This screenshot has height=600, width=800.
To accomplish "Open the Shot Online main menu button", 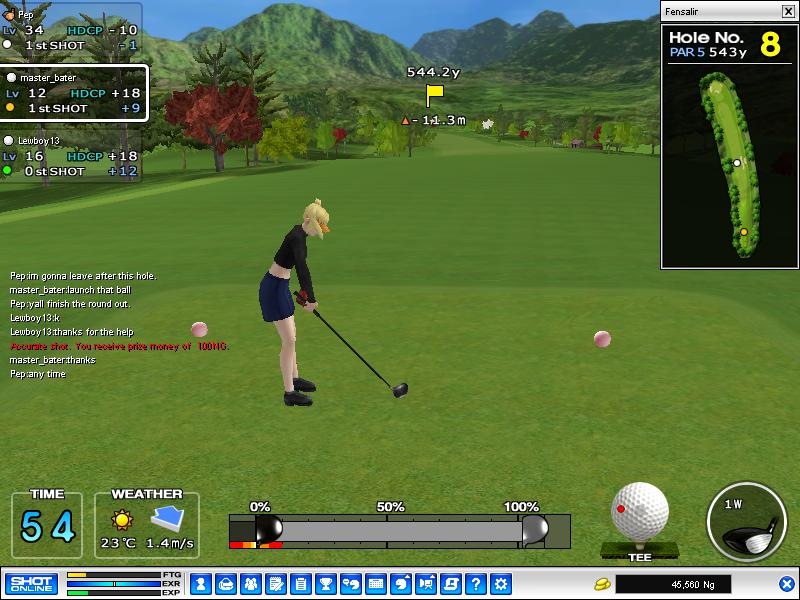I will pyautogui.click(x=31, y=583).
